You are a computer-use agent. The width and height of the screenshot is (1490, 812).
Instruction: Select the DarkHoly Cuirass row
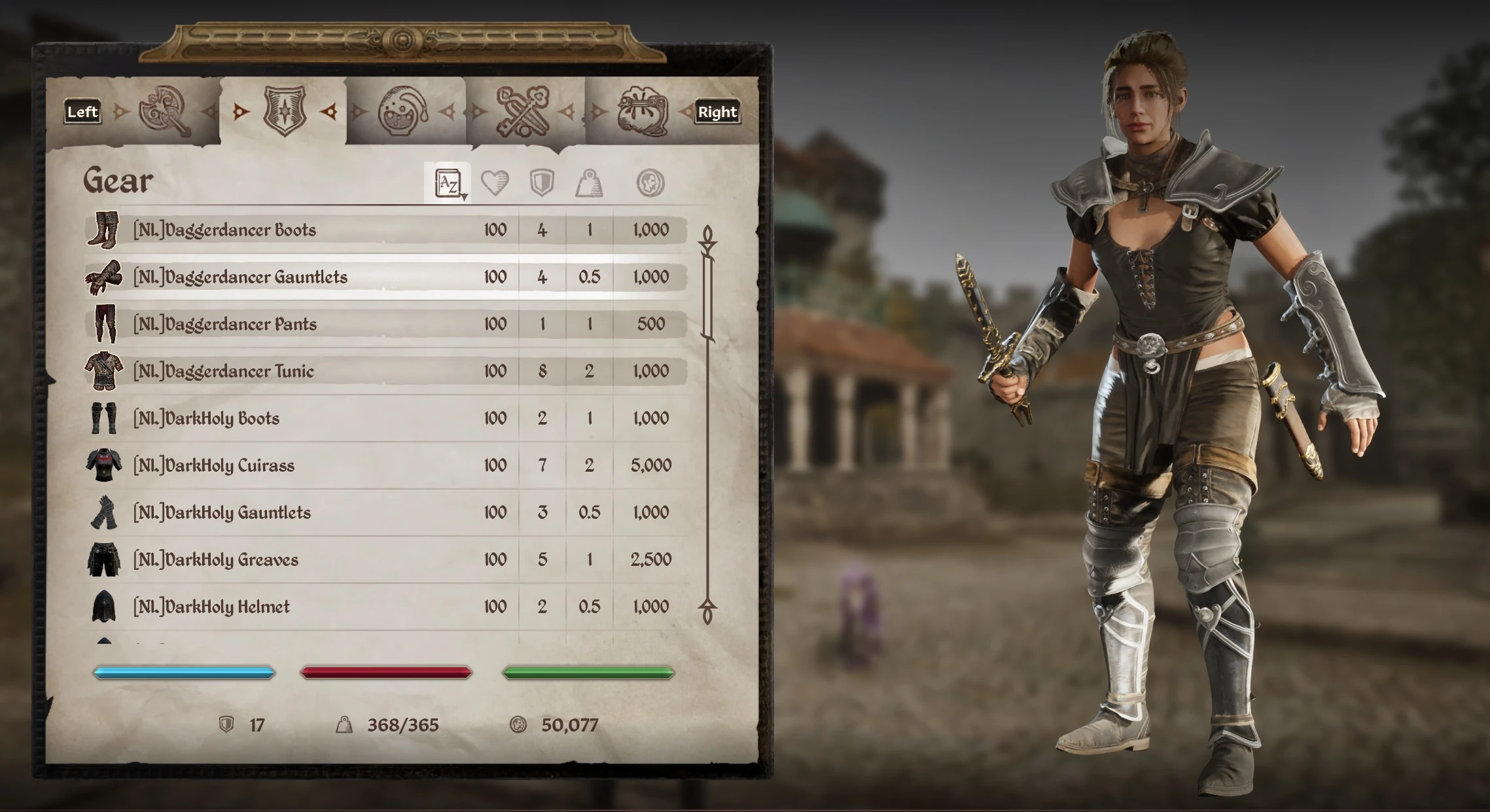point(213,466)
